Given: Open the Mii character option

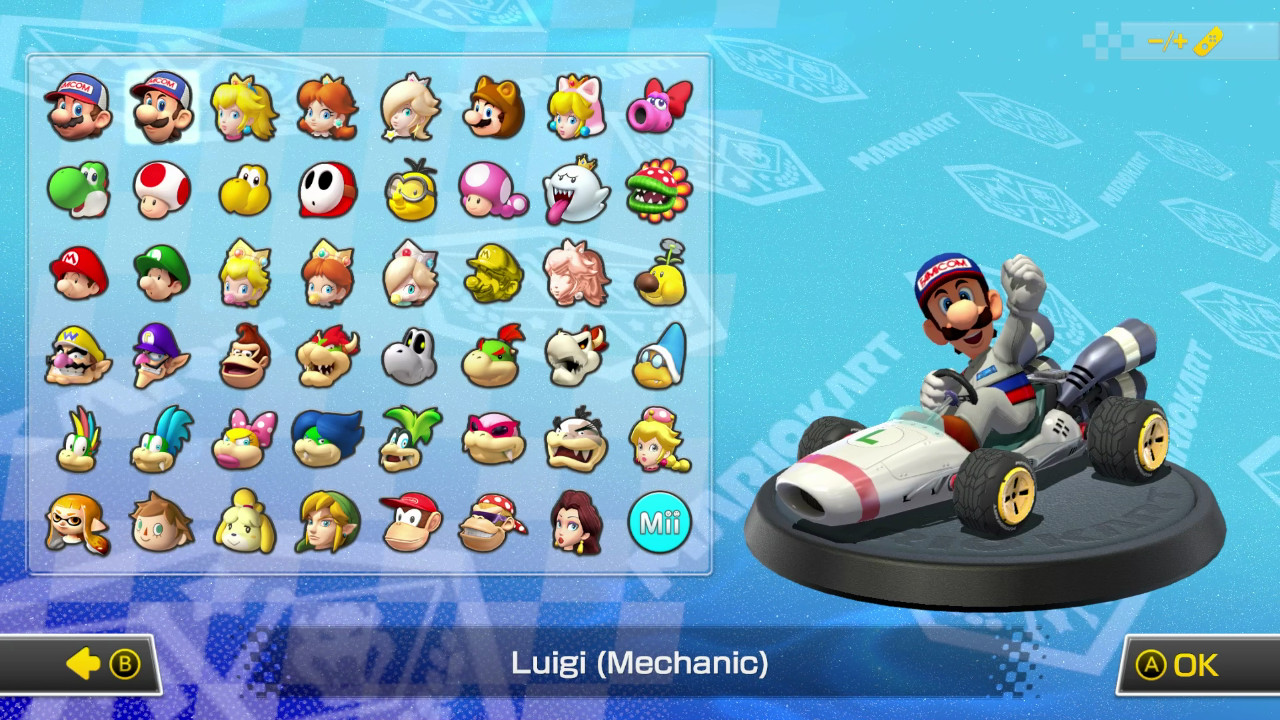Looking at the screenshot, I should [x=660, y=522].
